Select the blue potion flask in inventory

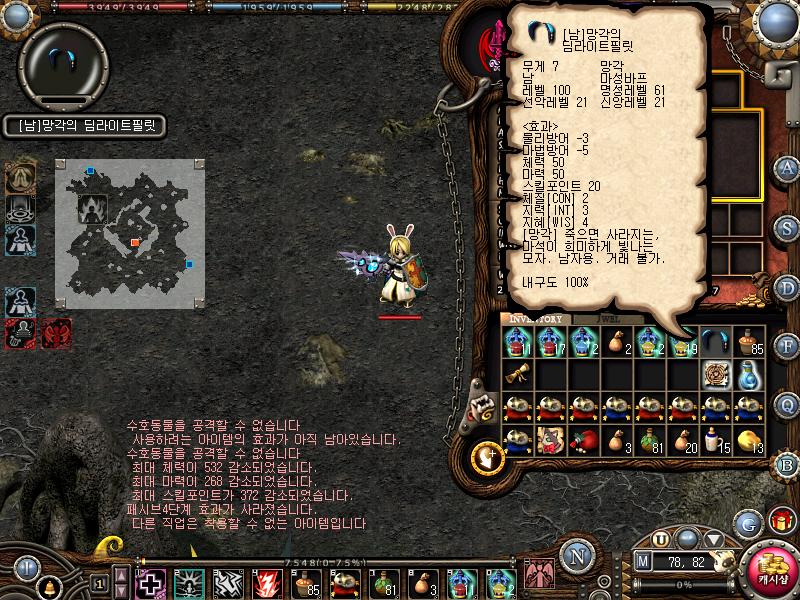point(749,375)
